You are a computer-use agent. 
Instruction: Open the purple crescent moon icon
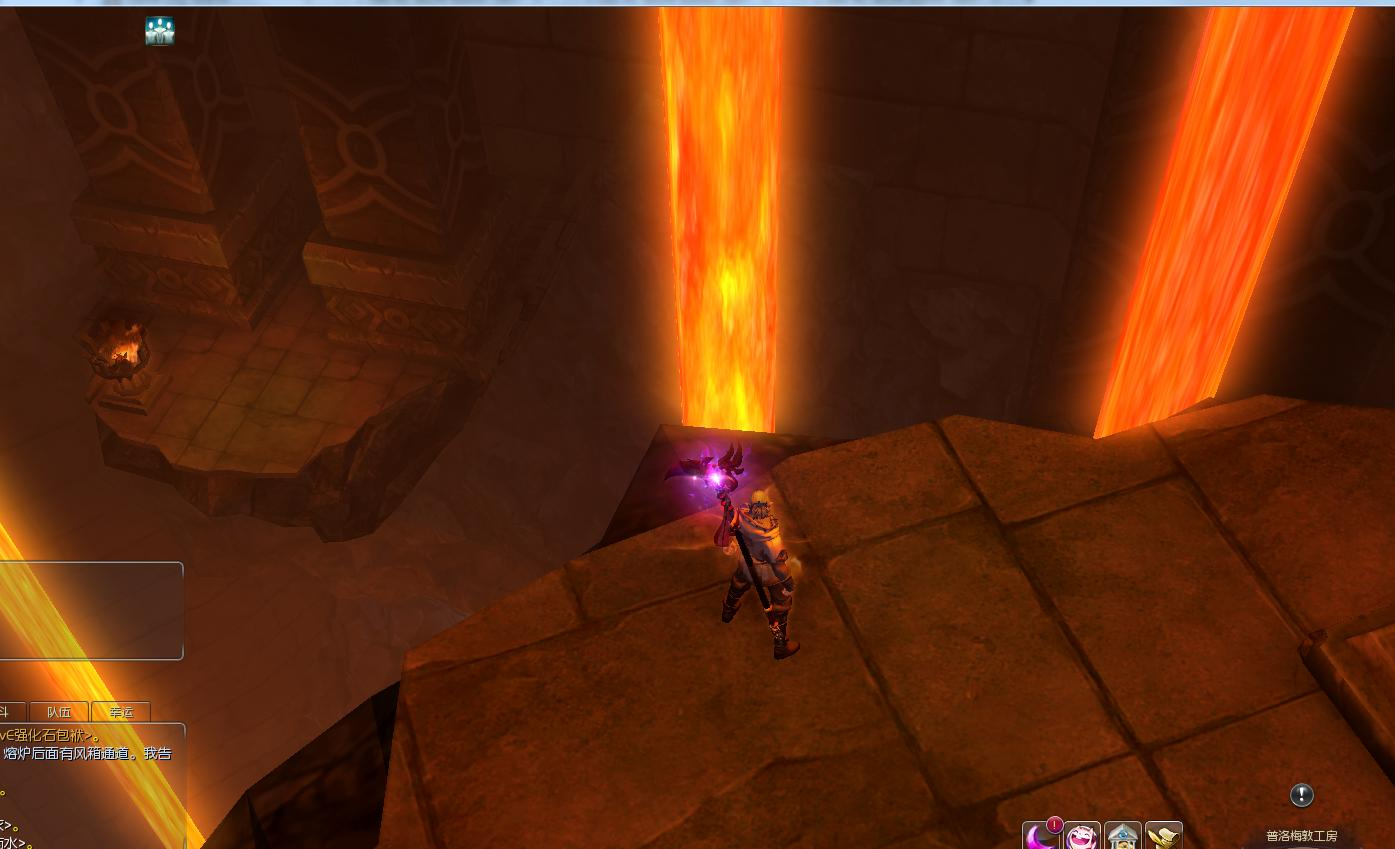coord(1041,836)
